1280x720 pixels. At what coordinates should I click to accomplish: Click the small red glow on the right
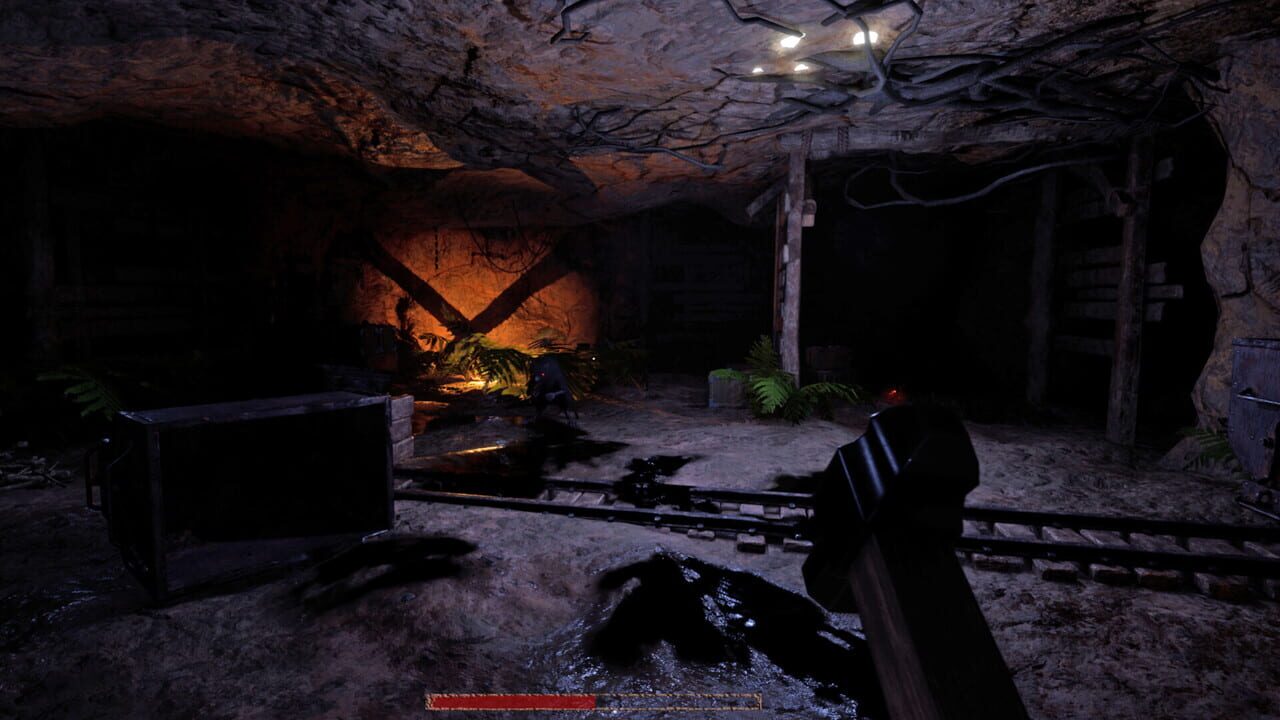pos(889,390)
